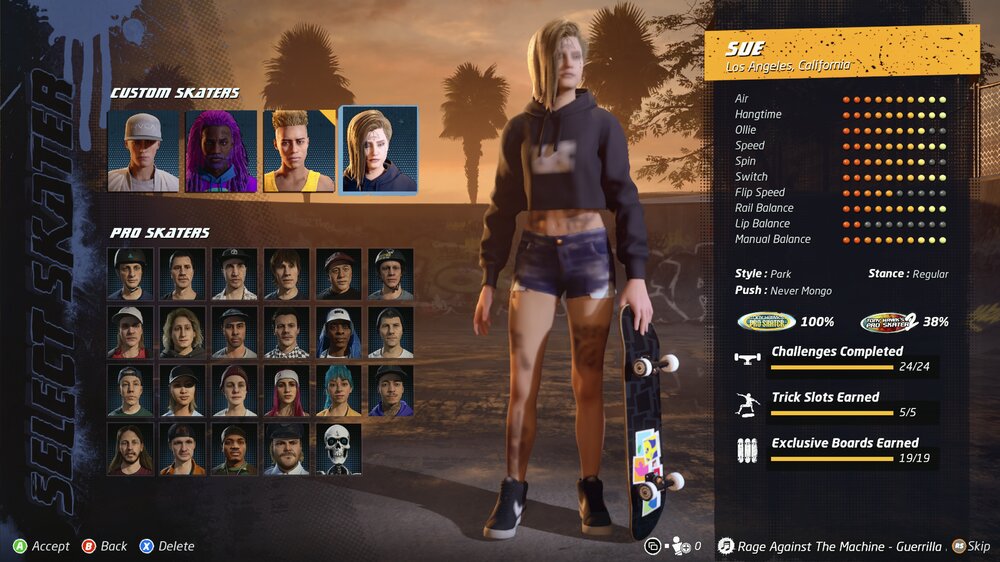The width and height of the screenshot is (1000, 562).
Task: Select the custom skater wearing a white cap
Action: (143, 151)
